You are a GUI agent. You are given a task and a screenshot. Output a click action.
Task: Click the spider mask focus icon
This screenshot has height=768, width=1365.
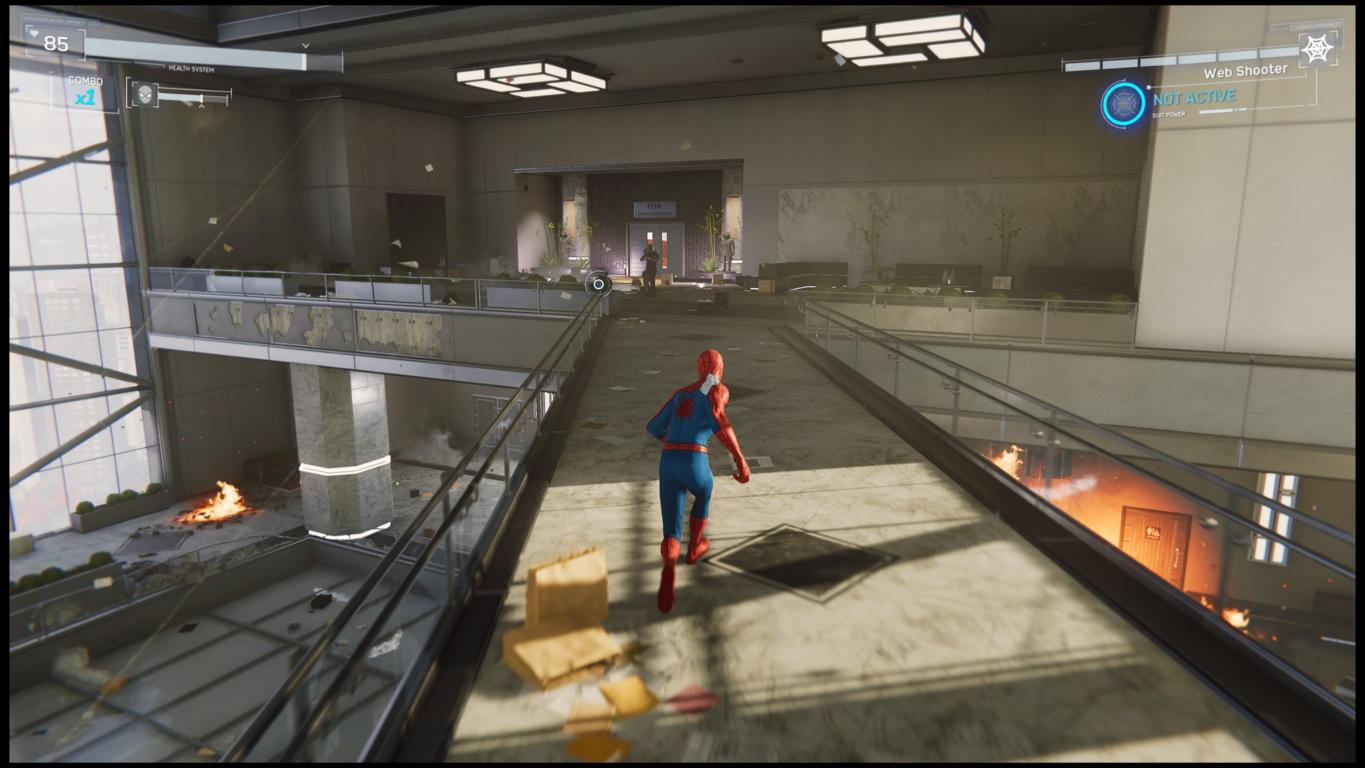(x=145, y=95)
